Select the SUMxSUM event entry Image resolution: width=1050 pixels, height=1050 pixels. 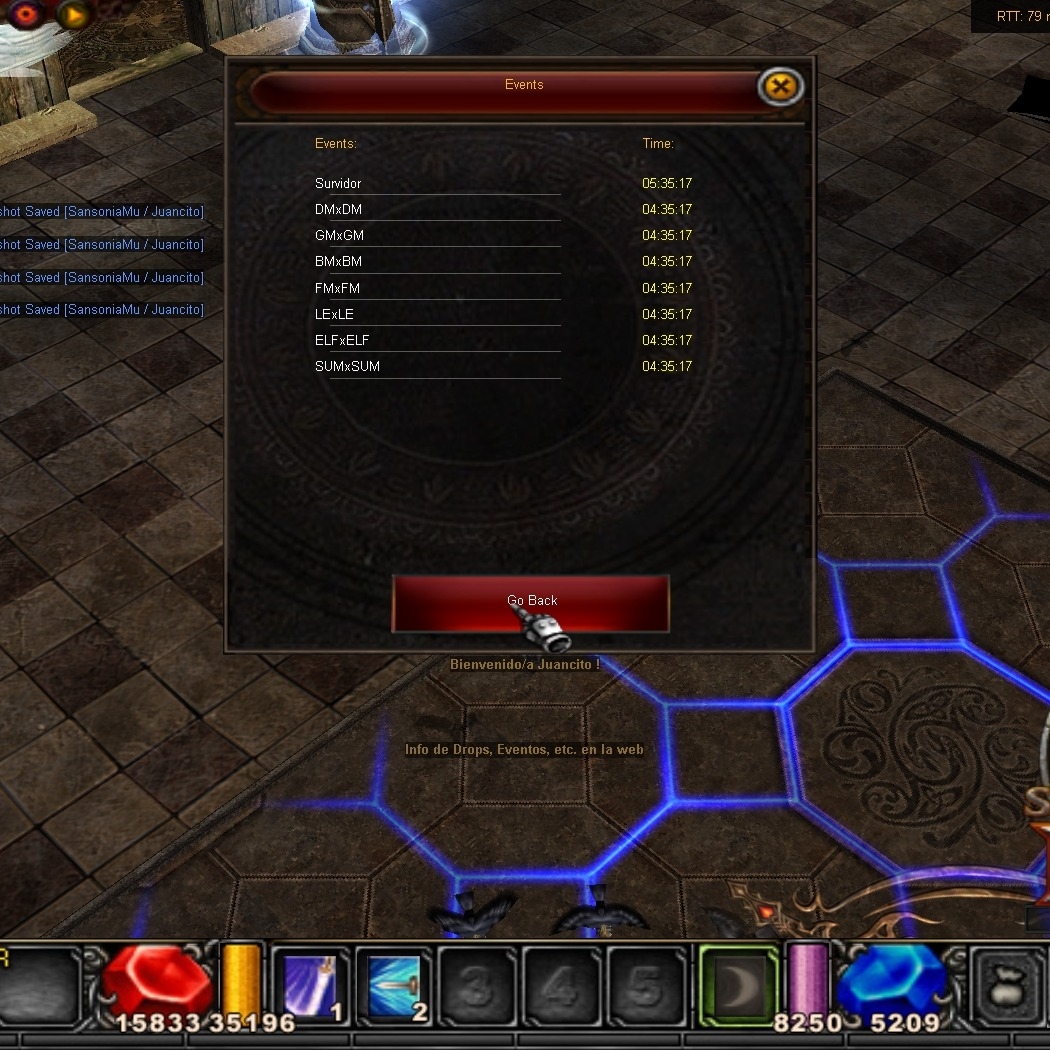click(347, 367)
